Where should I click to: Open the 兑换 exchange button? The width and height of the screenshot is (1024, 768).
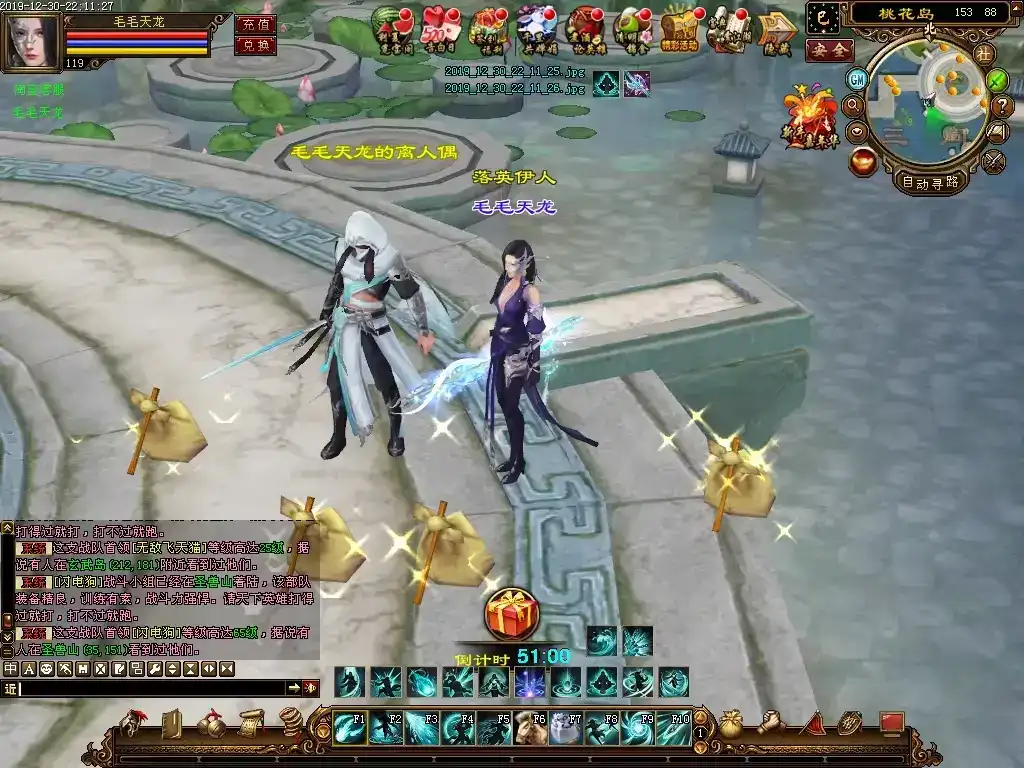255,45
